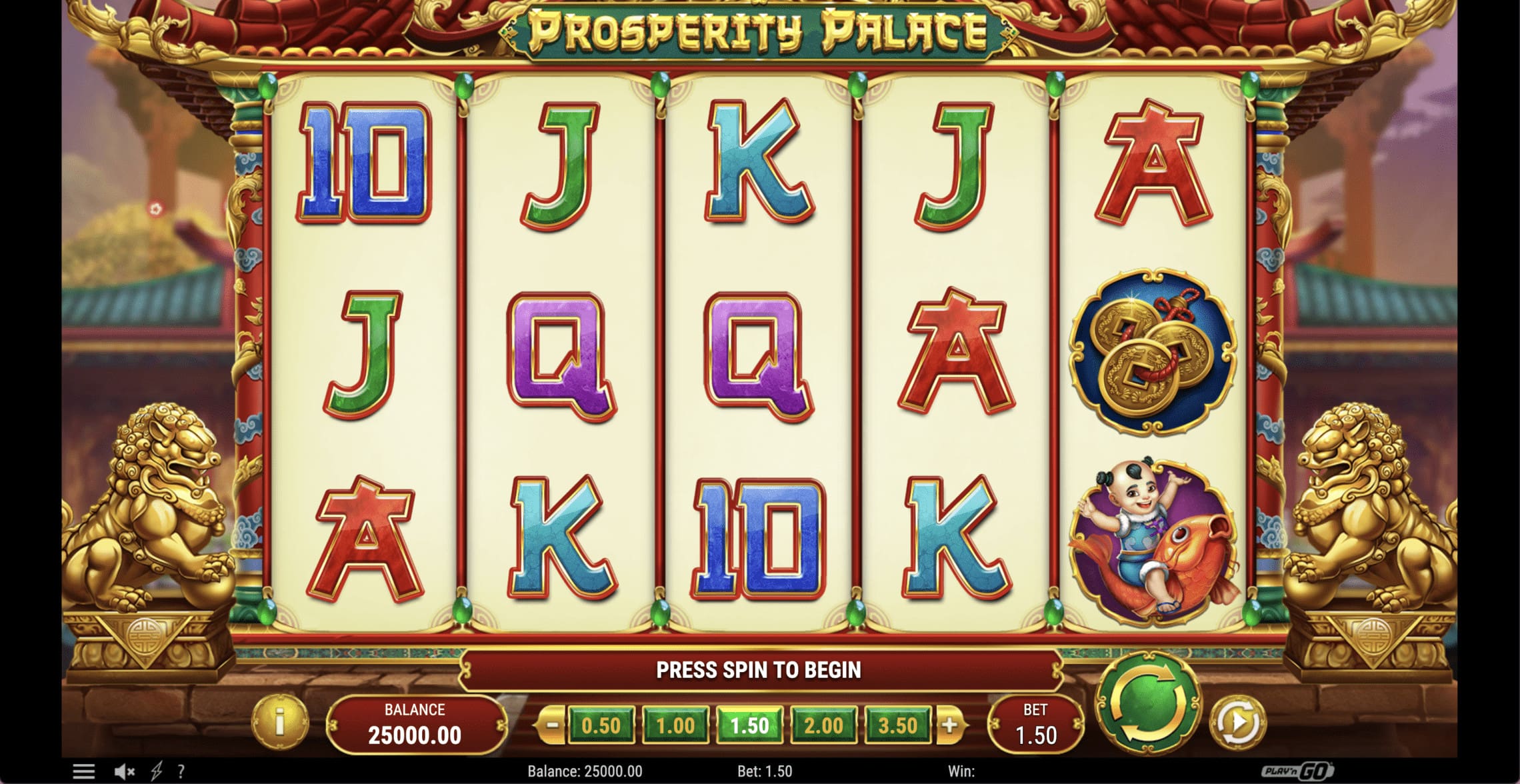Screen dimensions: 1520x784
Task: Decrease the bet with minus button
Action: 551,724
